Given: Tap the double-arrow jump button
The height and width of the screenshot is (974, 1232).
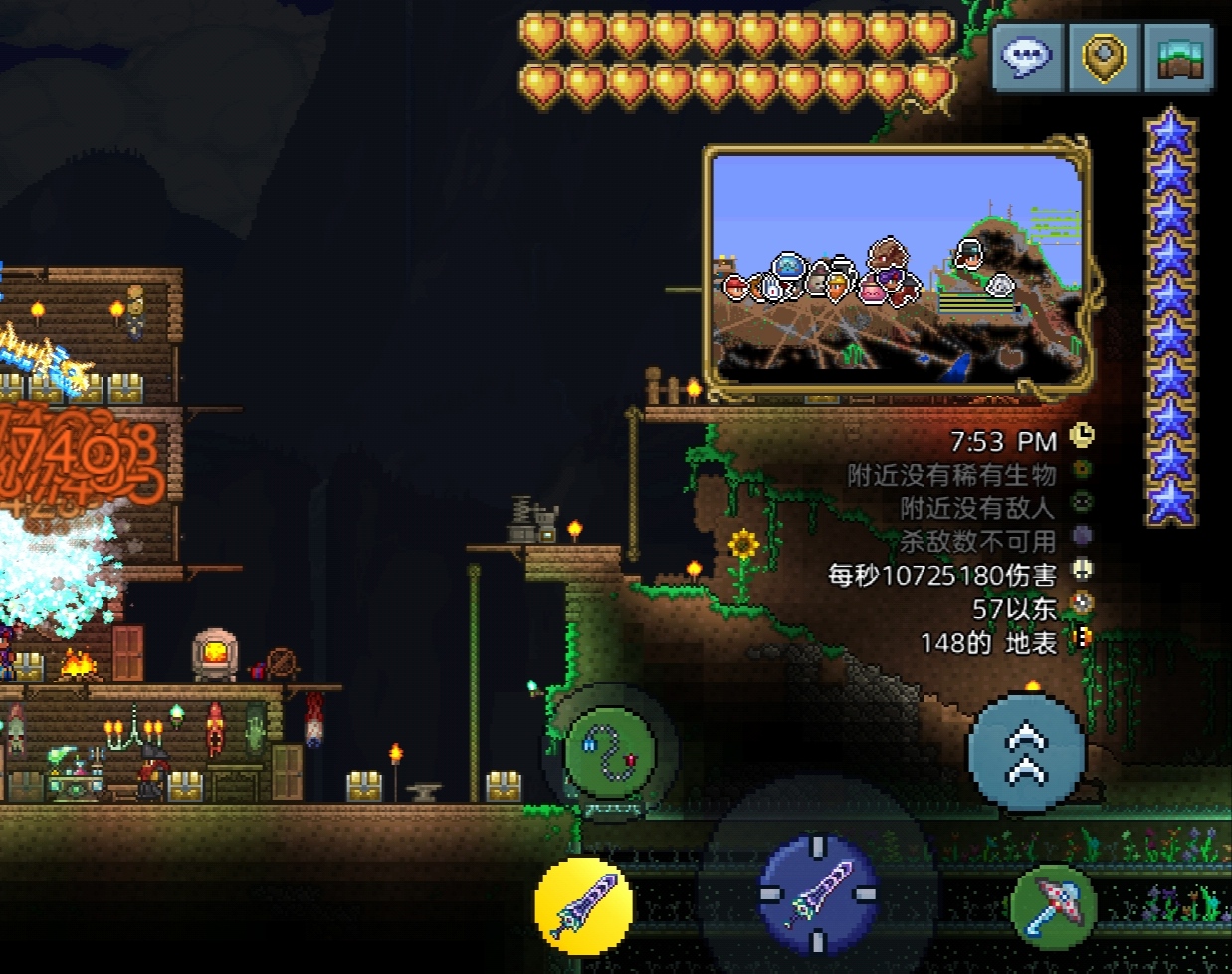Looking at the screenshot, I should coord(1026,753).
